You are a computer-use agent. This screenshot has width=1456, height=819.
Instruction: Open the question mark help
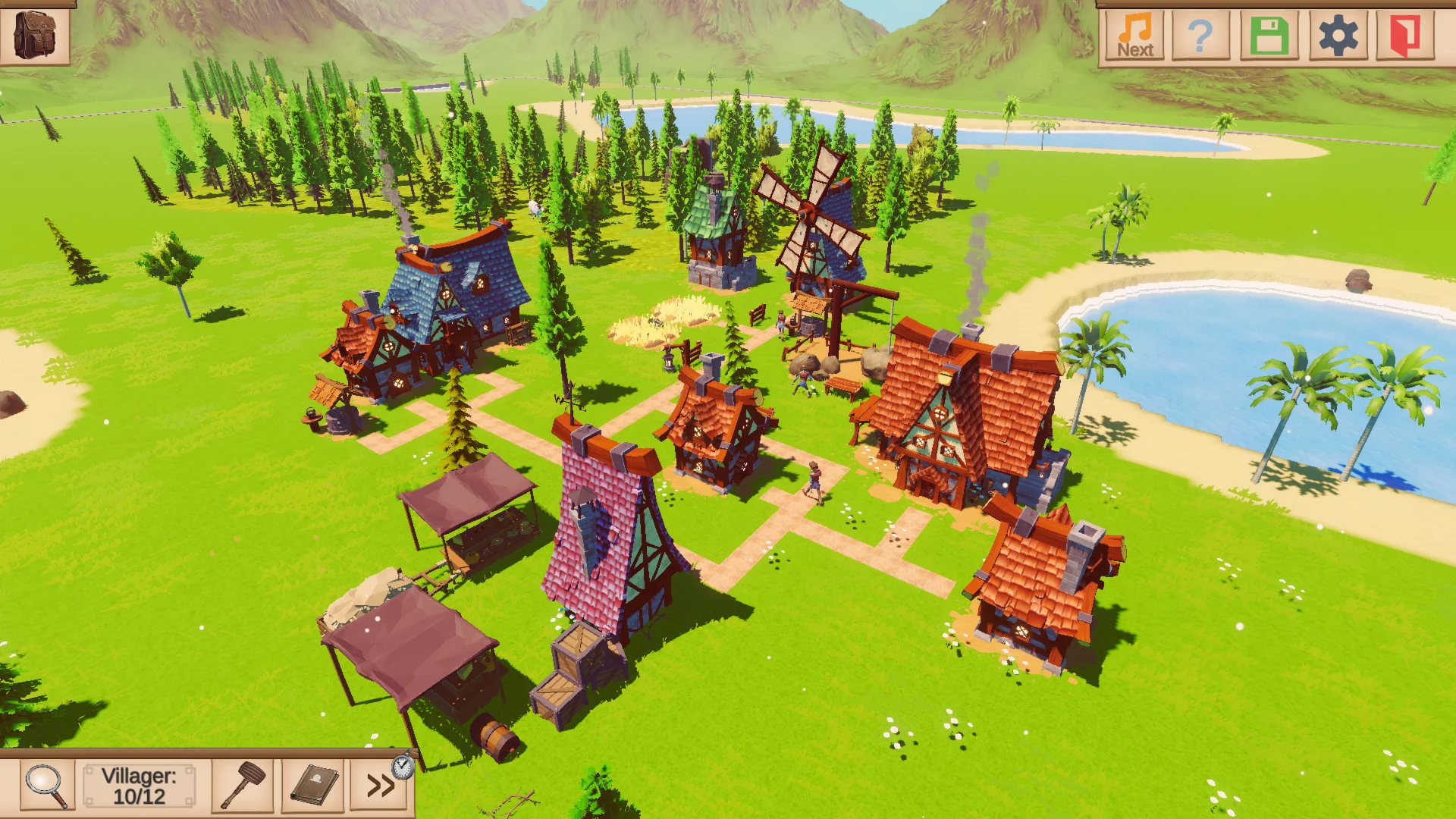click(x=1200, y=35)
